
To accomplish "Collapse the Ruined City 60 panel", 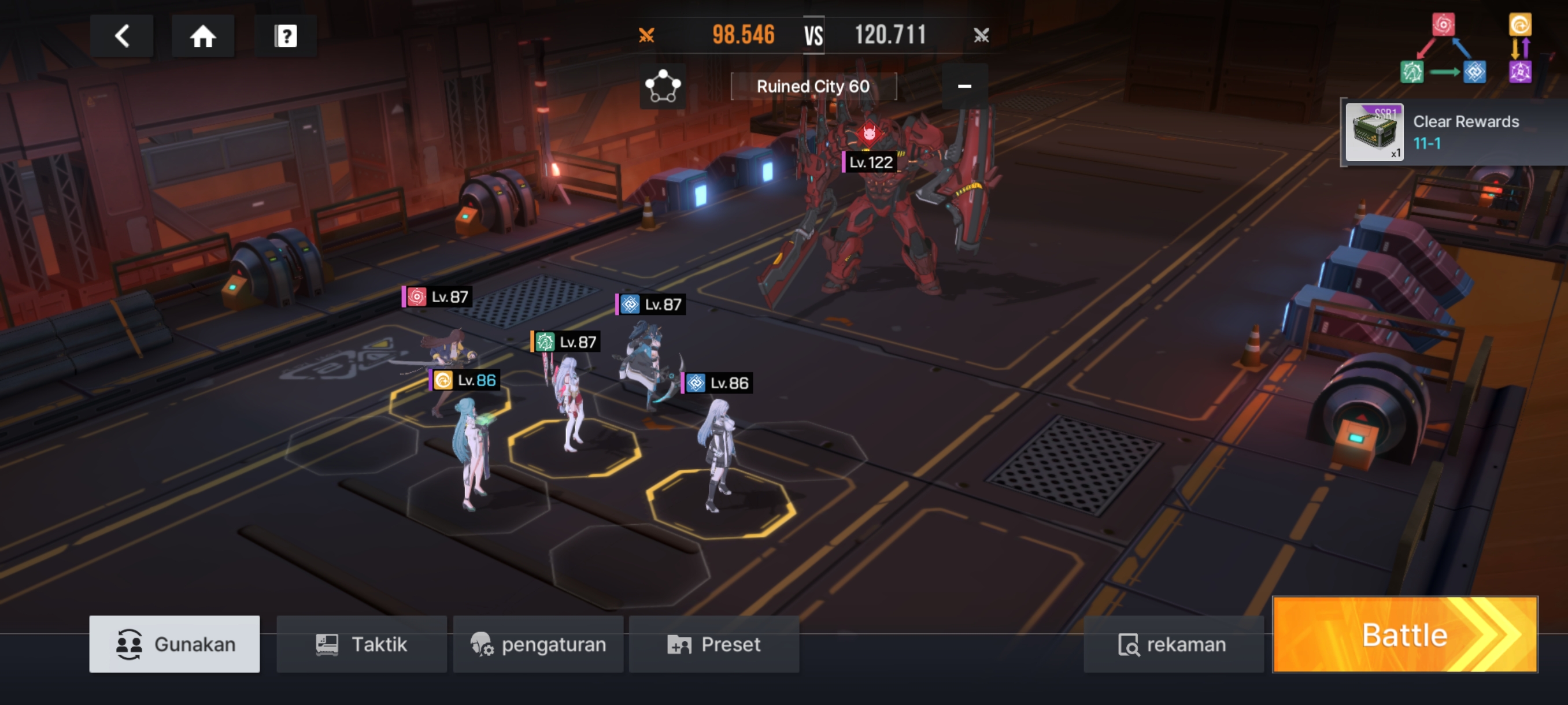I will point(964,86).
